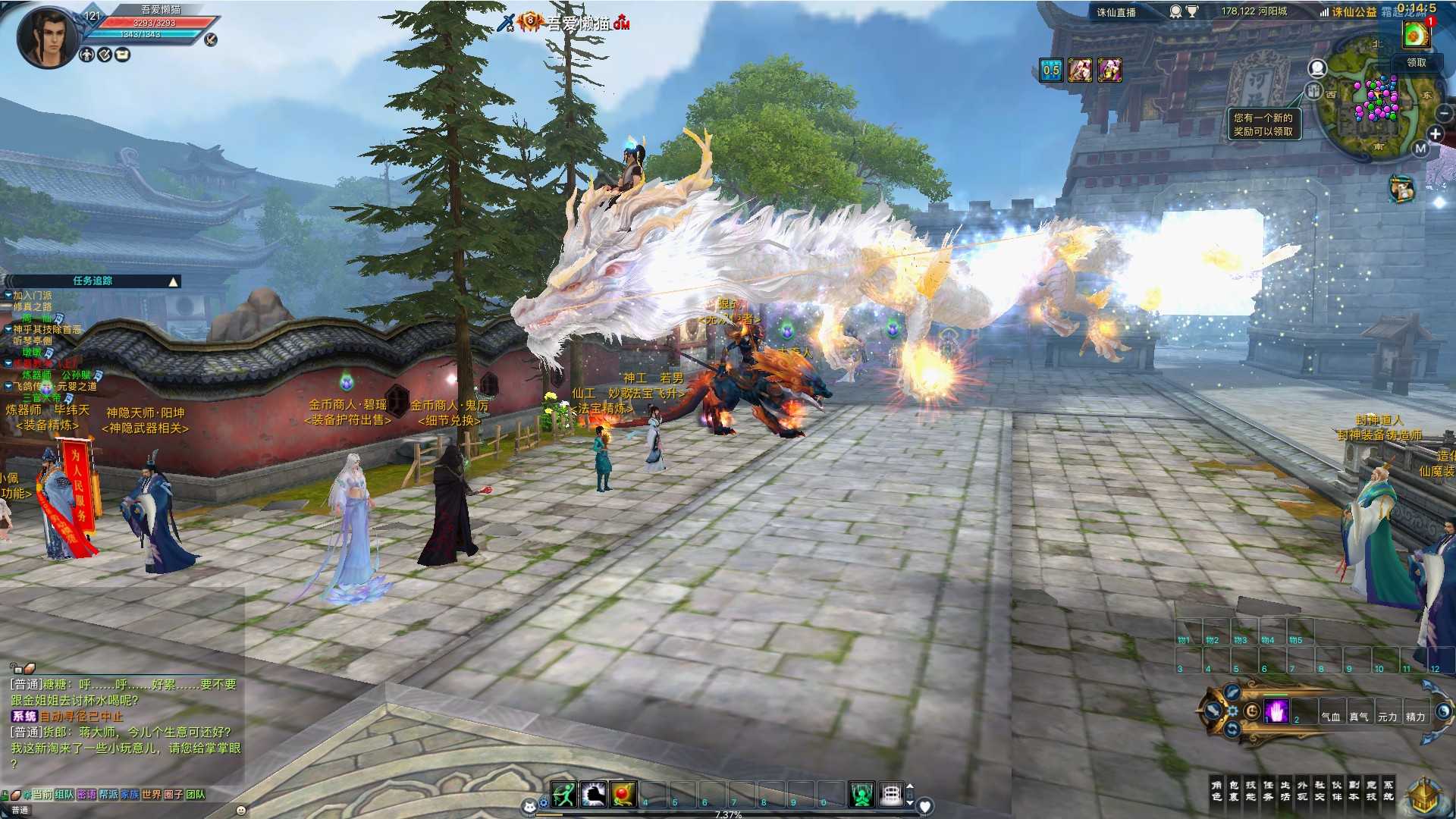Open the chat emoji smiley picker
The width and height of the screenshot is (1456, 819).
(241, 810)
